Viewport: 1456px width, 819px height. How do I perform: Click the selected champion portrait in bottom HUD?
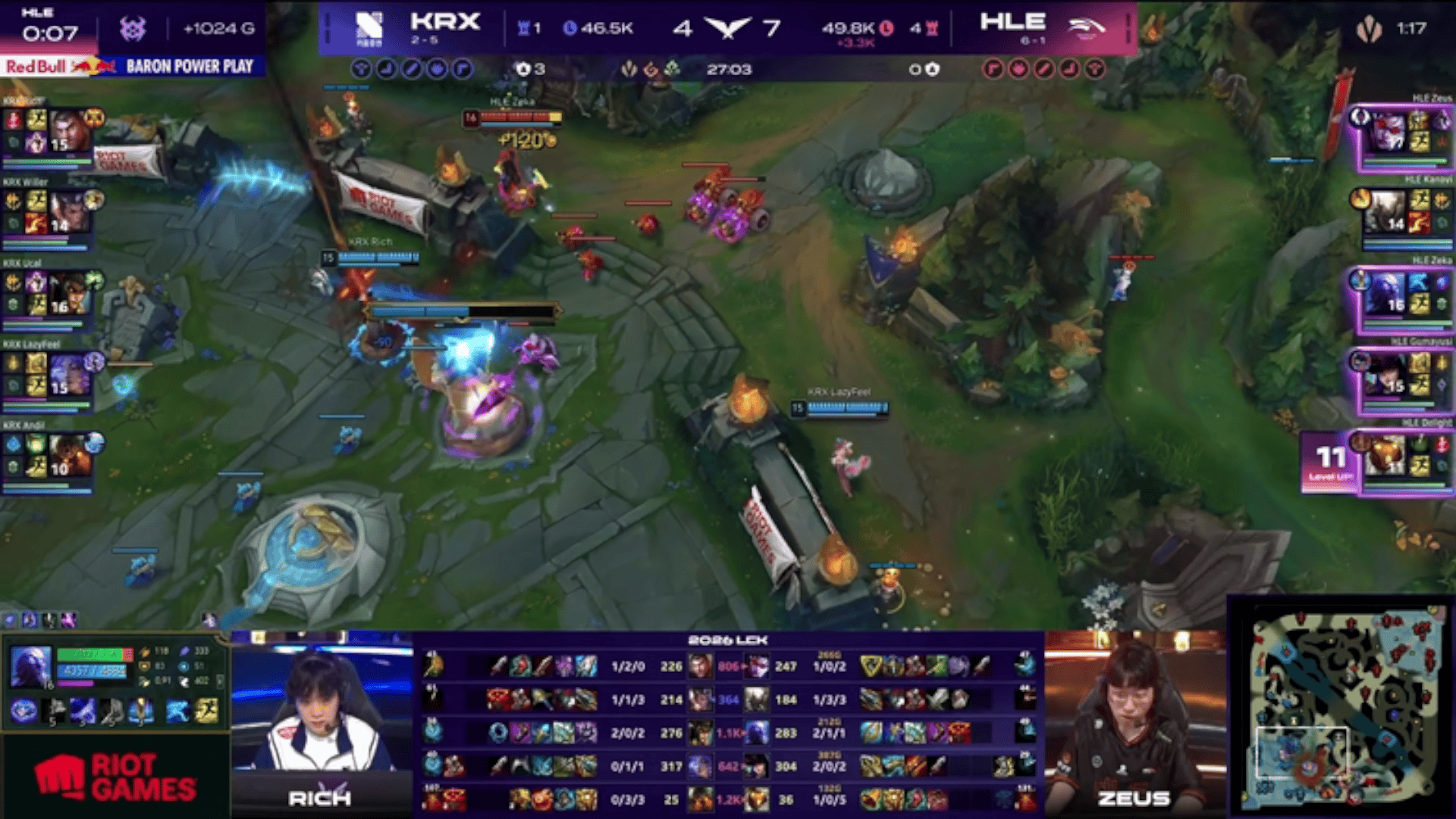click(x=31, y=667)
